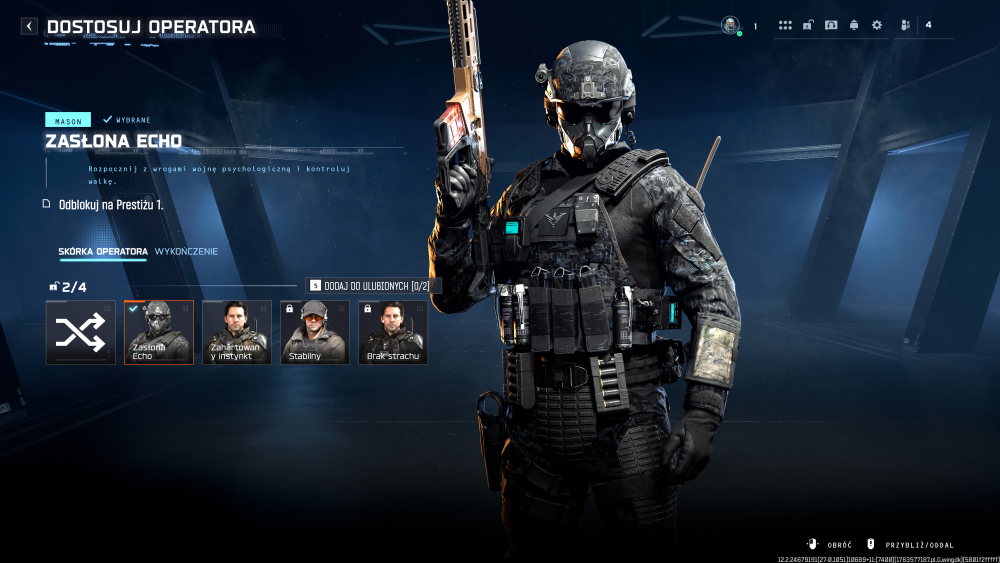The height and width of the screenshot is (563, 1000).
Task: Choose the locked Brak strachu skin
Action: (393, 333)
